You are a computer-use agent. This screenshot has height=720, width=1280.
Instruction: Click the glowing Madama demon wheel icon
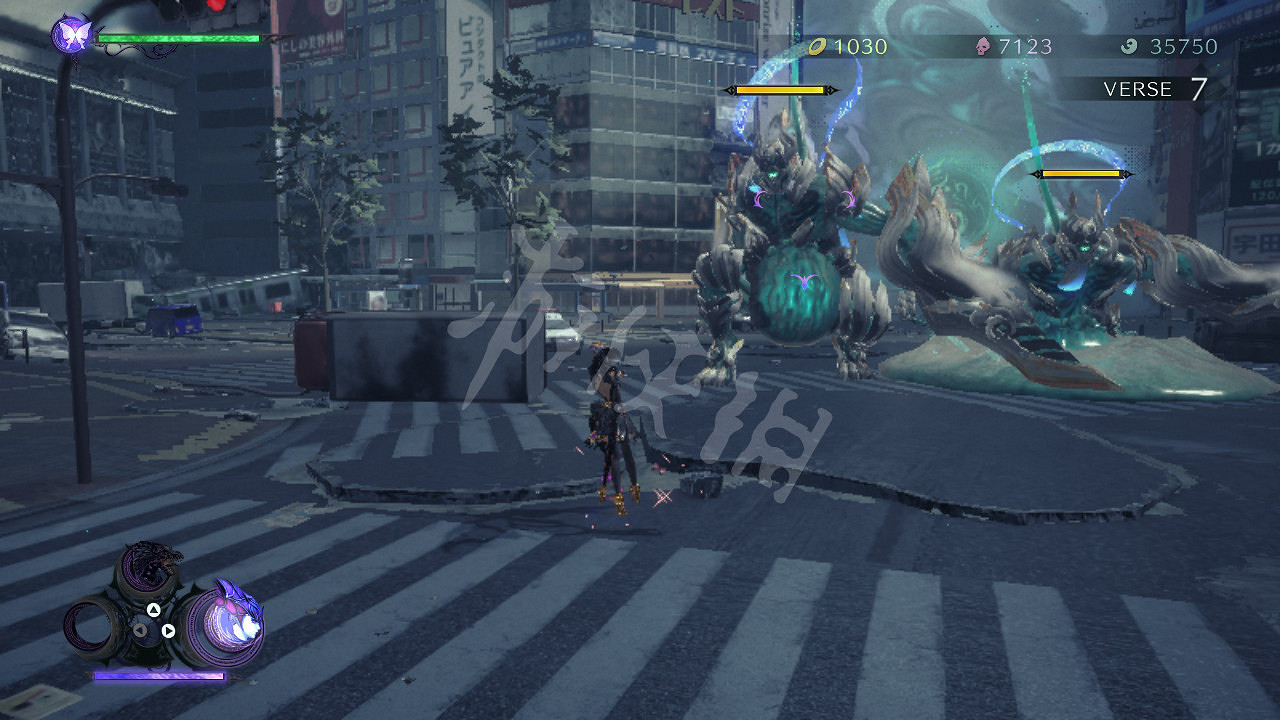[x=227, y=622]
